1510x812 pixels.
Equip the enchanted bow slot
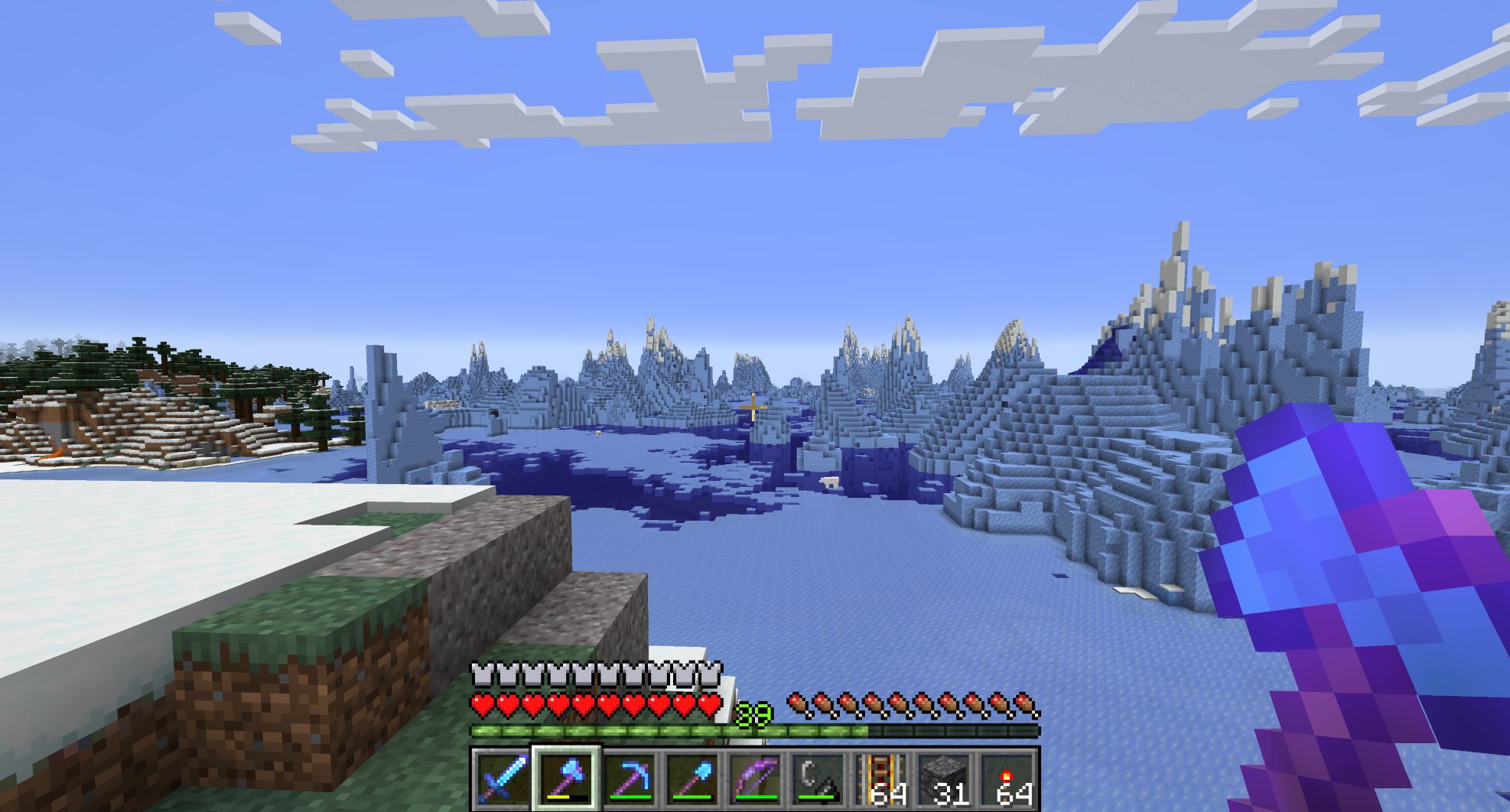coord(756,779)
